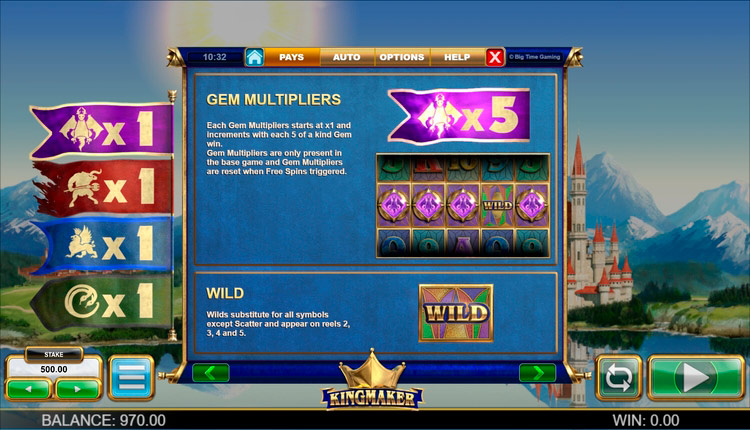The image size is (750, 430).
Task: Go to next paytable page
Action: (537, 373)
